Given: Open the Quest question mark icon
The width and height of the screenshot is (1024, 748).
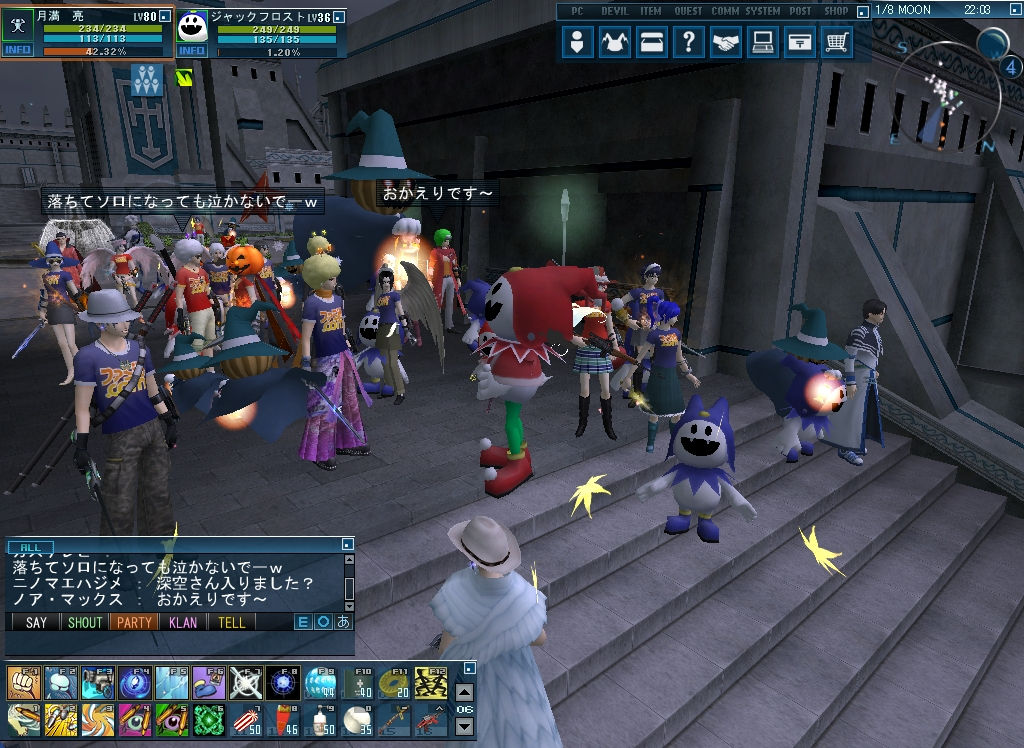Looking at the screenshot, I should point(688,43).
